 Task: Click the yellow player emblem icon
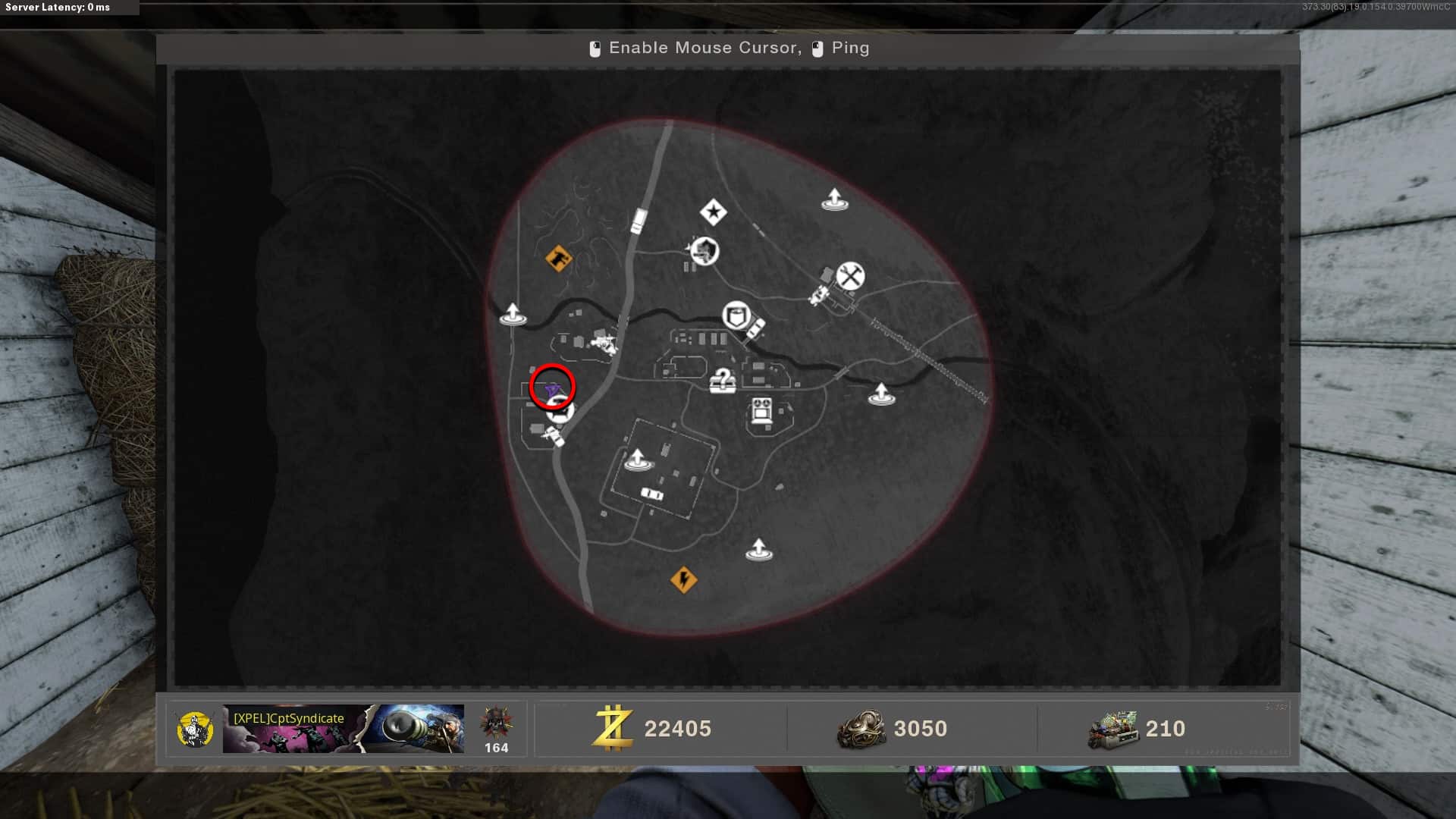[x=195, y=729]
